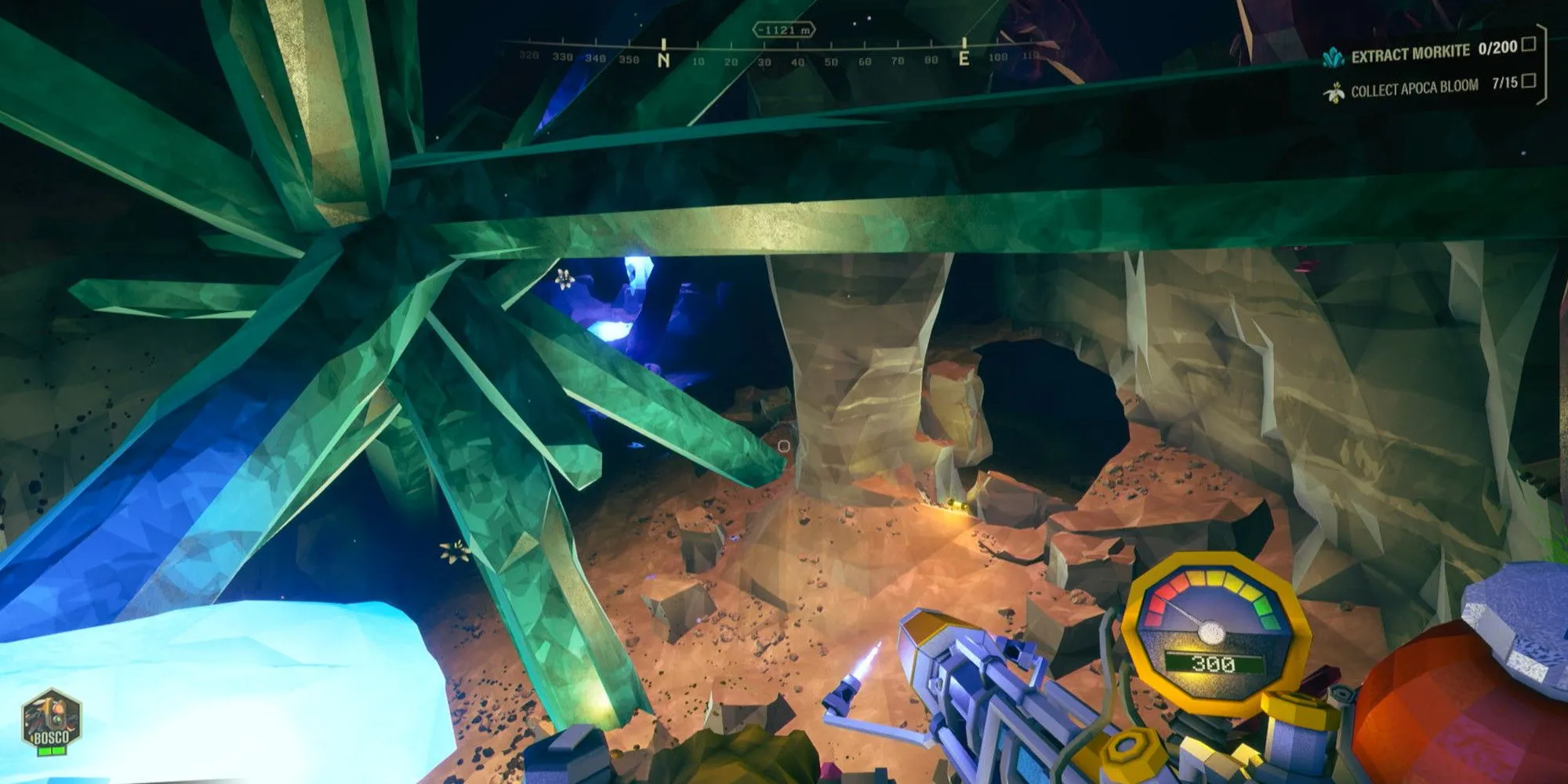1568x784 pixels.
Task: Click the colored fuel level arc gauge
Action: pos(1214,580)
